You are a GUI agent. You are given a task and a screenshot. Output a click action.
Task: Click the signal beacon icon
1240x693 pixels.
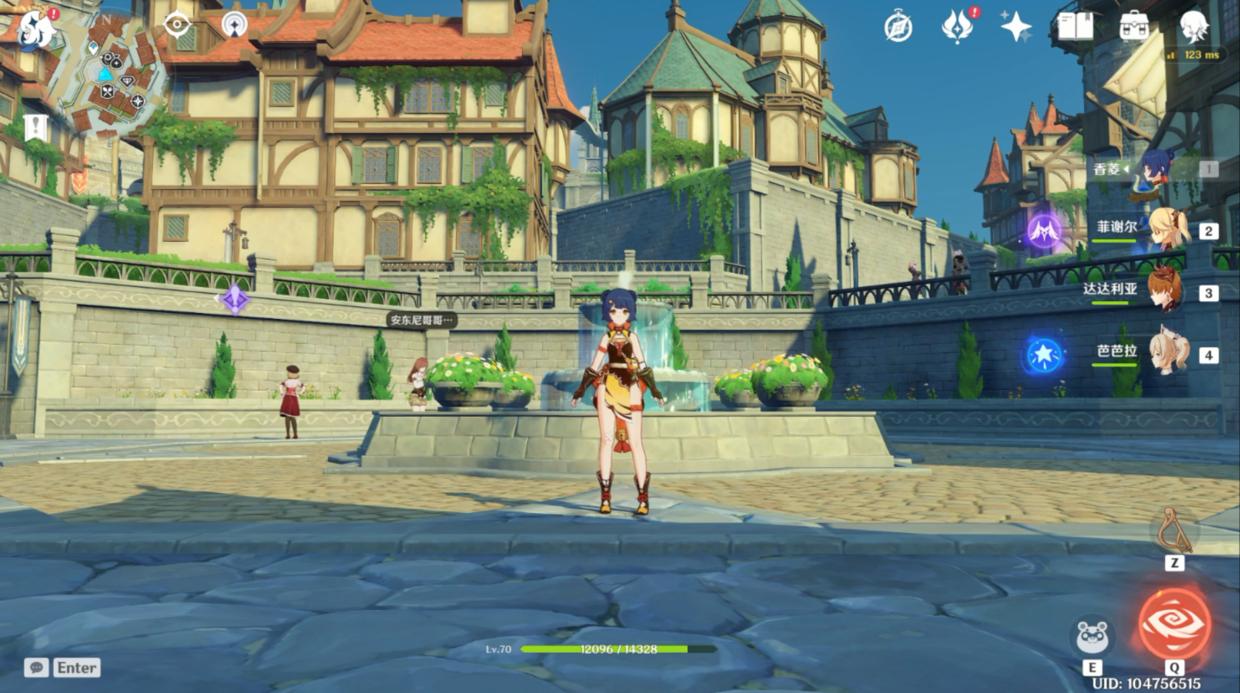(x=235, y=24)
